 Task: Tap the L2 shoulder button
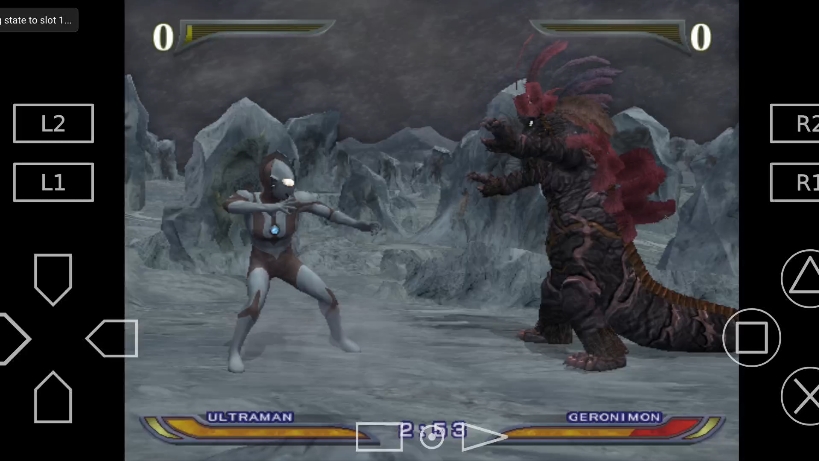coord(53,123)
